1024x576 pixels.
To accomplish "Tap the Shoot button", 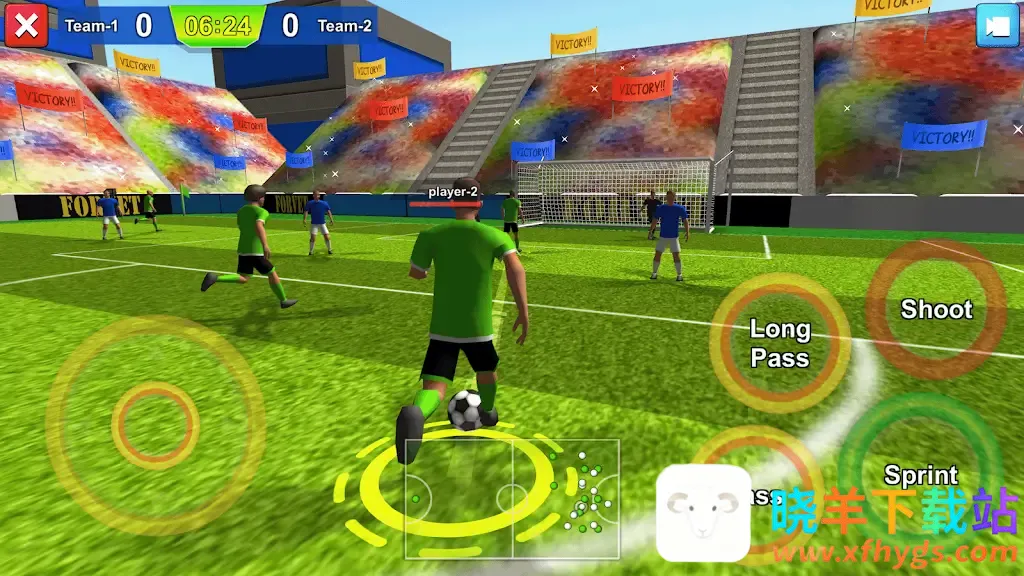I will point(936,309).
